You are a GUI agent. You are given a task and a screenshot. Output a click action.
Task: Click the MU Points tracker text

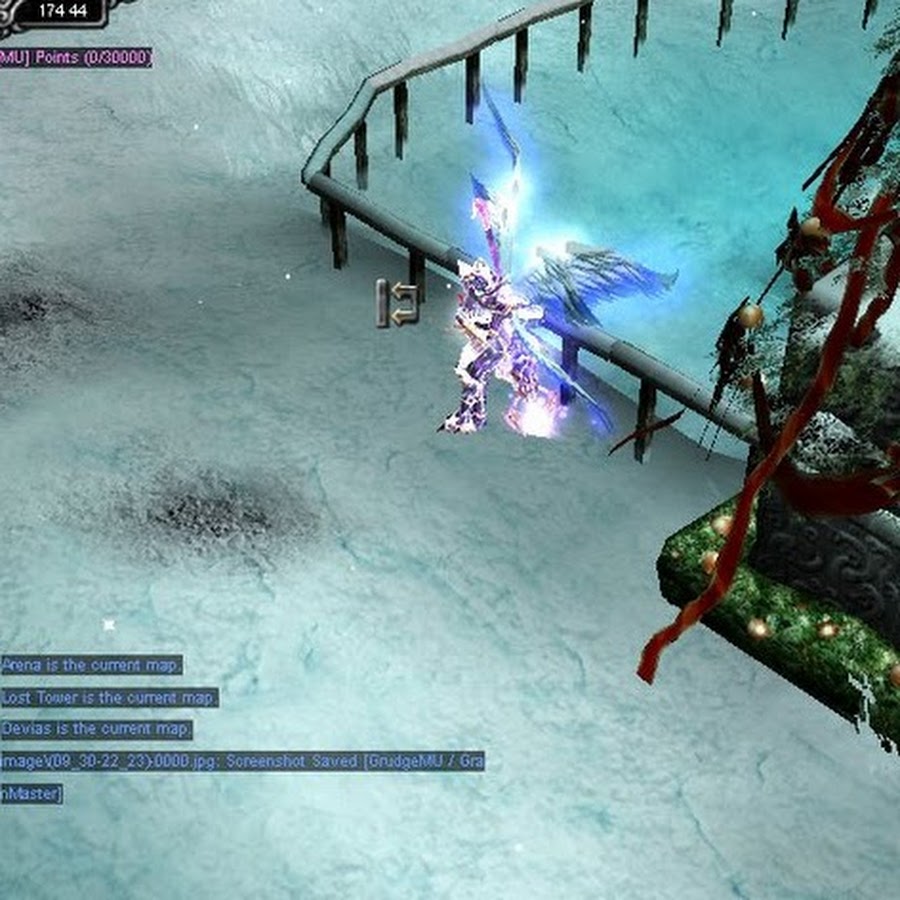click(x=77, y=58)
